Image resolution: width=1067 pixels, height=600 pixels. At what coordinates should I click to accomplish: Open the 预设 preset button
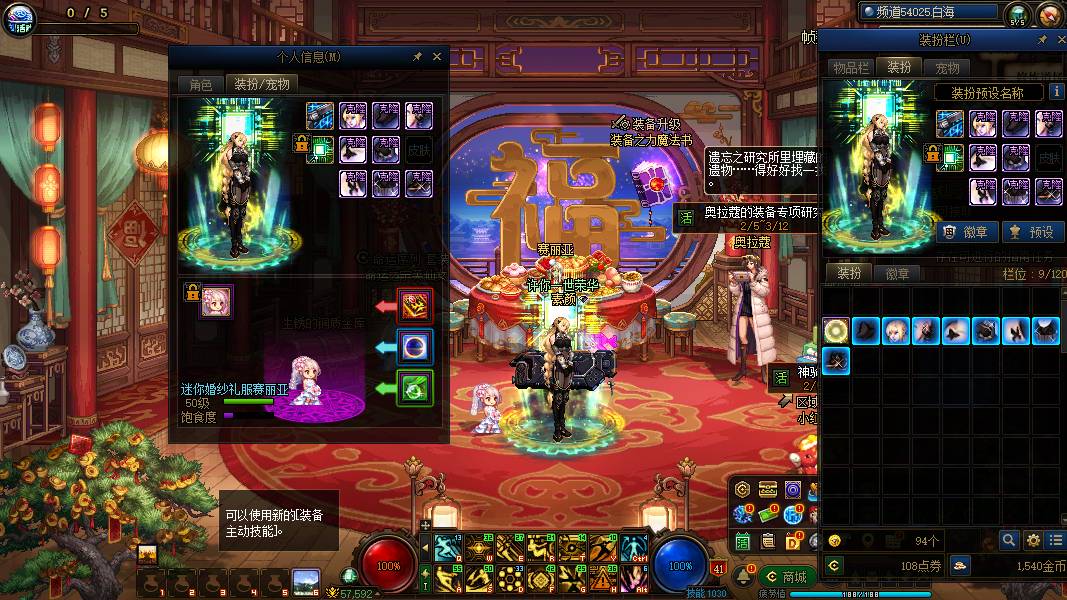[1030, 232]
